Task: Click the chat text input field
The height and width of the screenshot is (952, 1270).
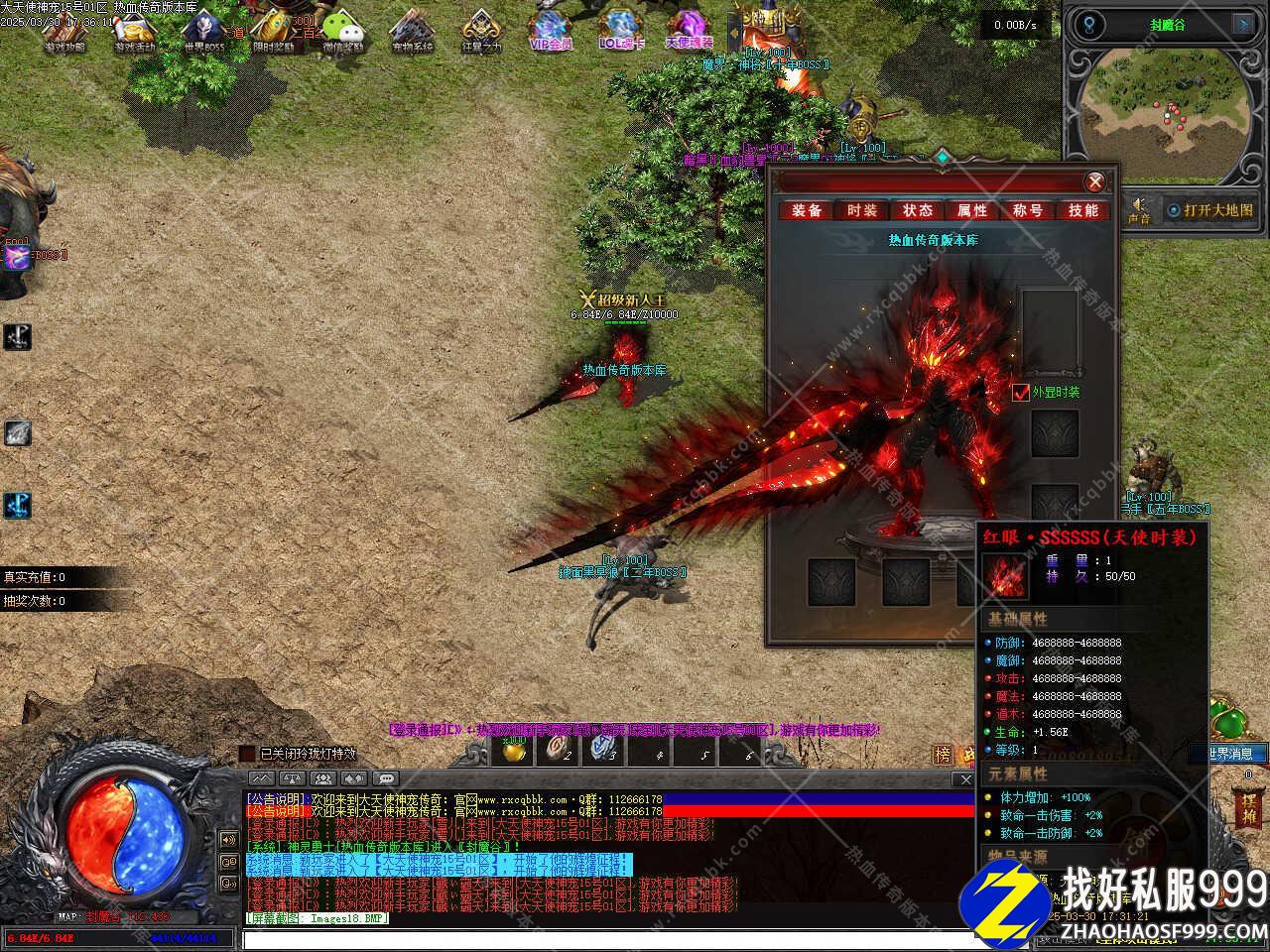Action: tap(605, 938)
